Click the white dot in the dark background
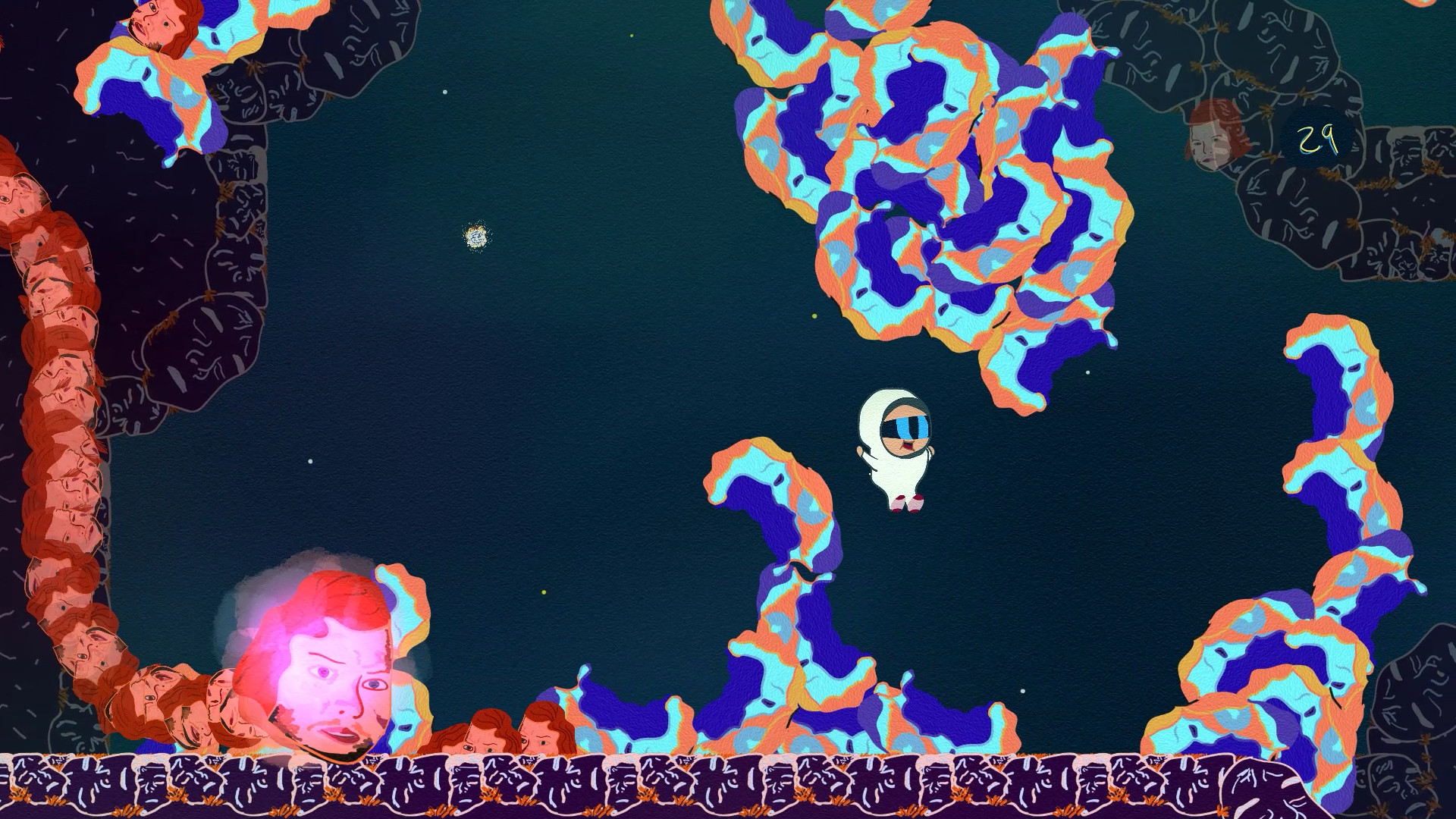1456x819 pixels. pos(309,460)
